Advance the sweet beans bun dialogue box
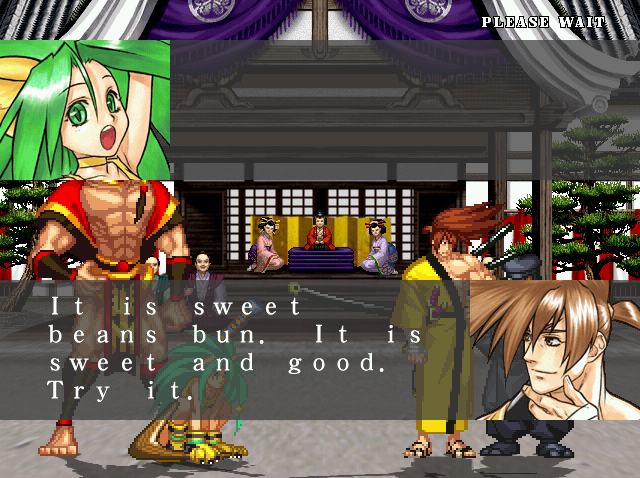 (x=240, y=349)
